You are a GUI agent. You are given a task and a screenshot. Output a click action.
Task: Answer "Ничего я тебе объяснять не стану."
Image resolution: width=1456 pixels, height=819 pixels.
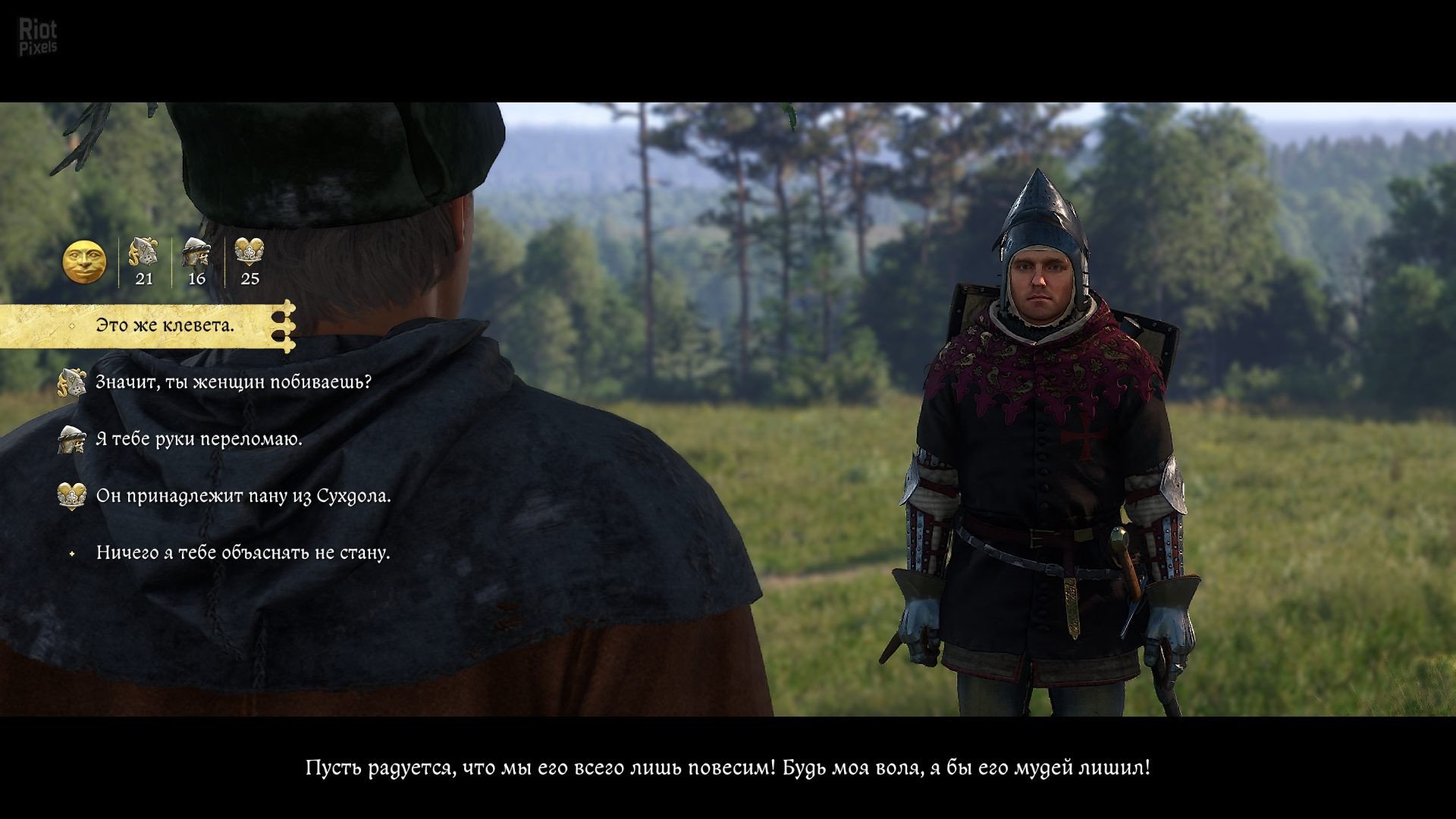(x=243, y=553)
